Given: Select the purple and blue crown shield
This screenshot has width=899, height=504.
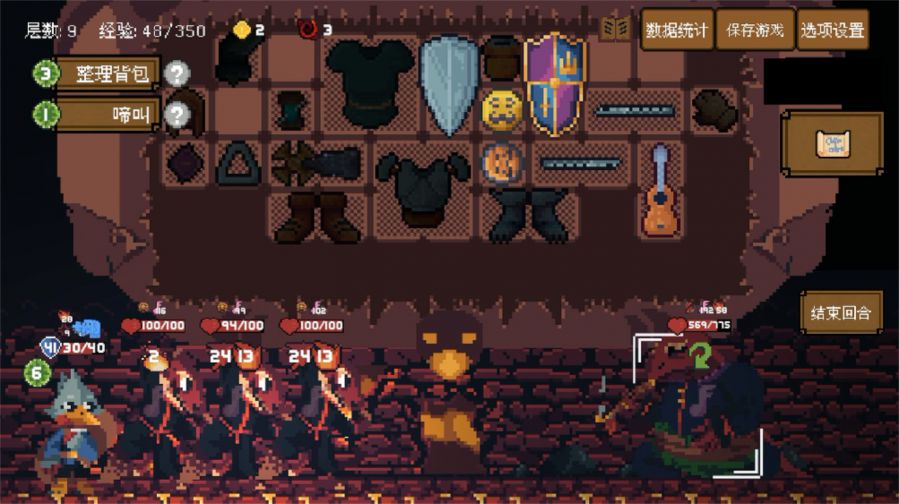Looking at the screenshot, I should tap(555, 83).
